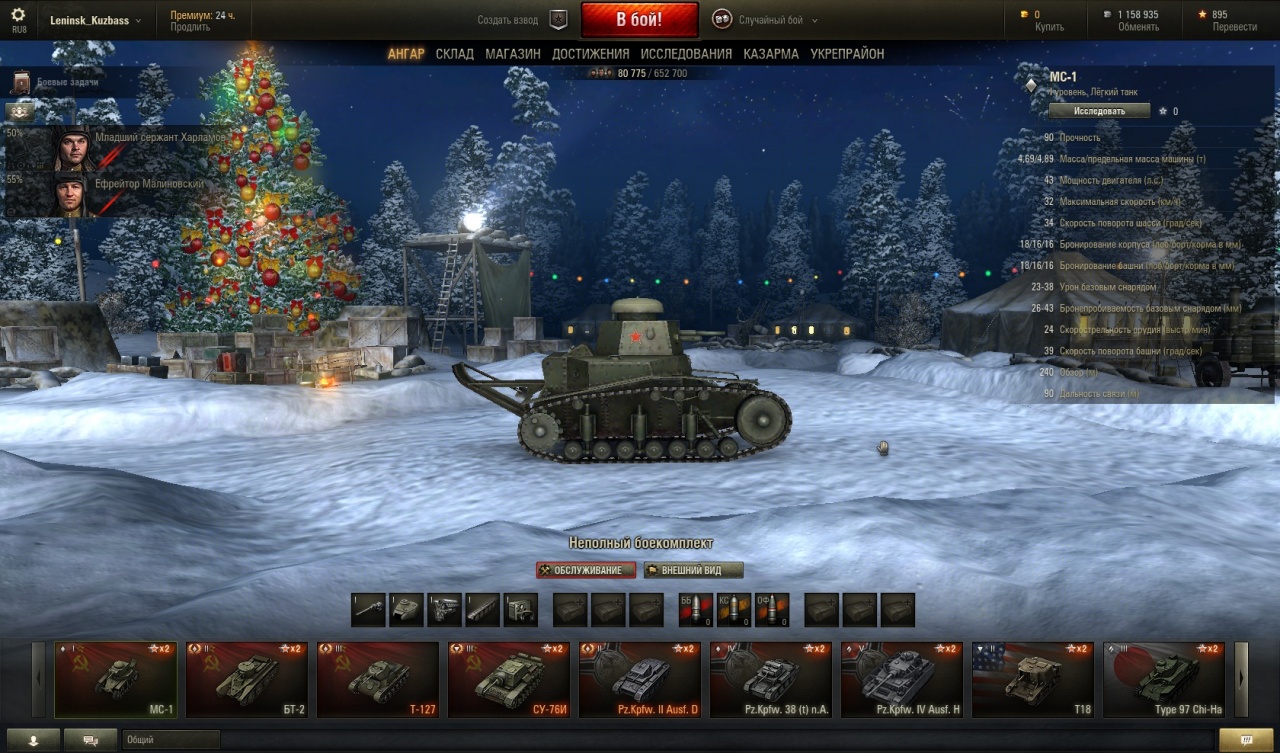Select the Type 97 Chi-Ha tank
This screenshot has height=753, width=1280.
click(x=1163, y=680)
